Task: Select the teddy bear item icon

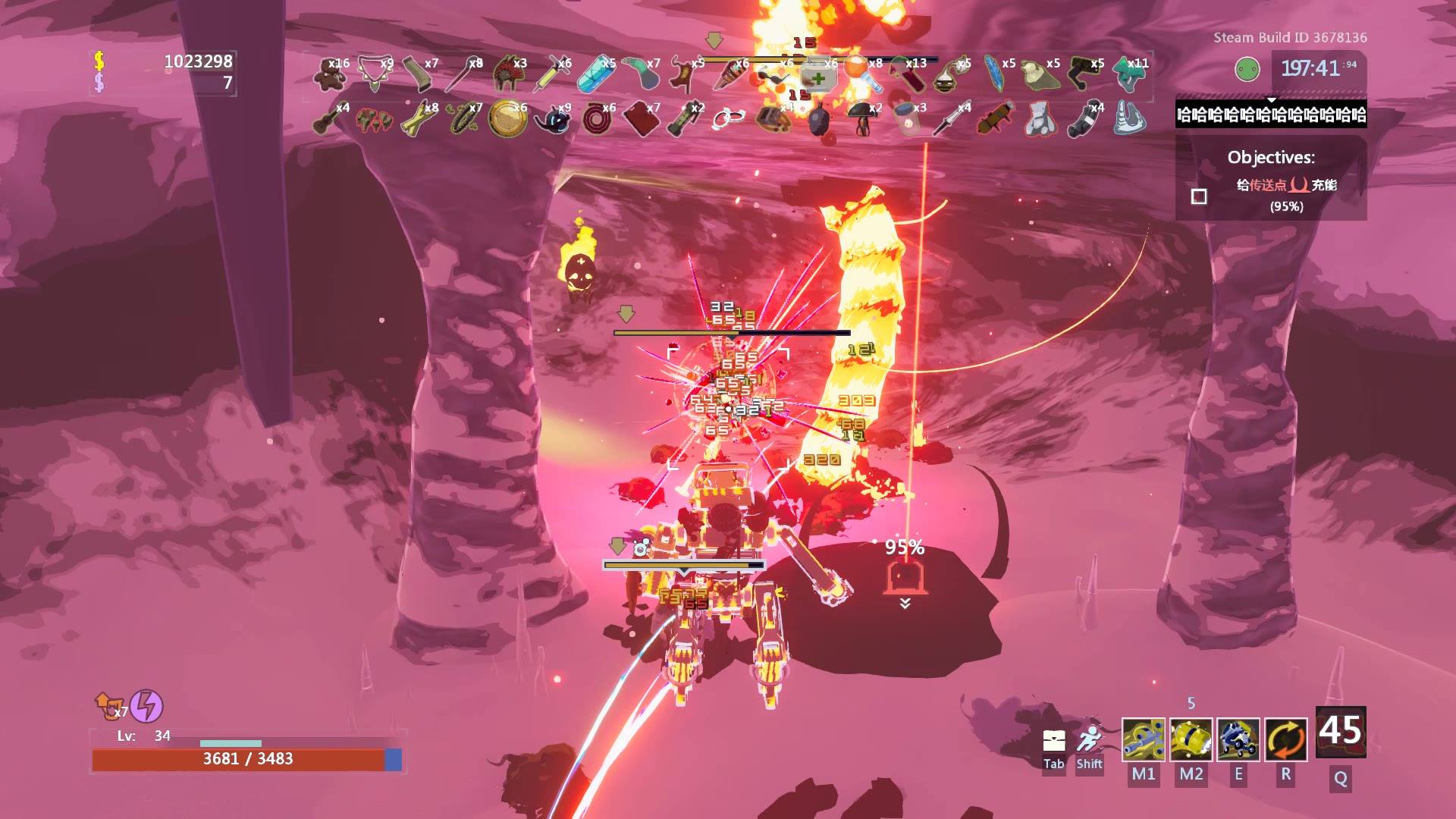Action: coord(330,74)
